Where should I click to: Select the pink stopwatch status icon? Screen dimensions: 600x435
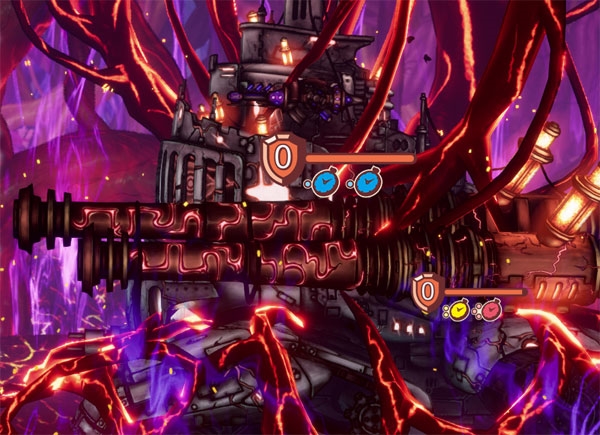tap(490, 311)
